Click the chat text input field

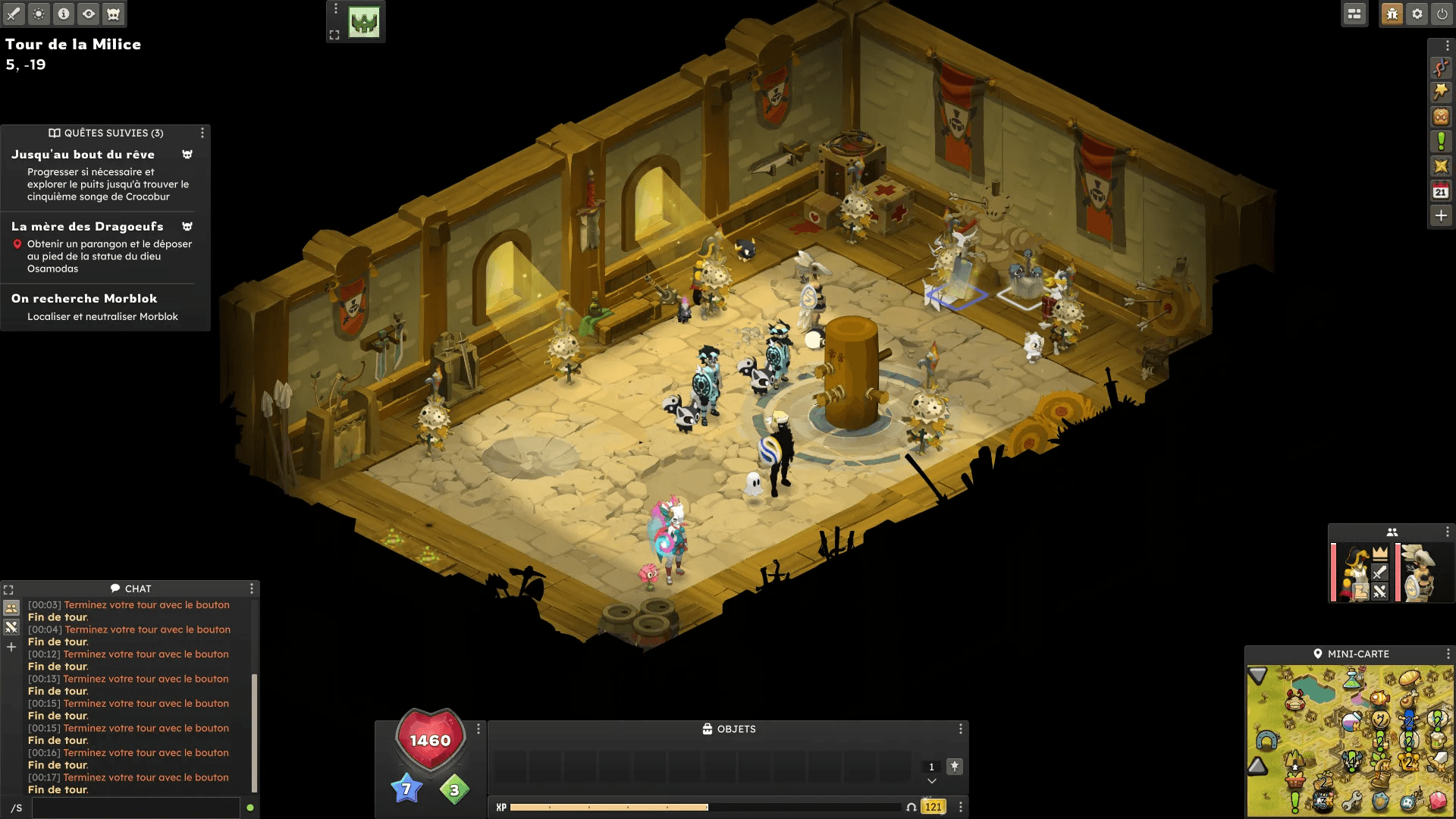(x=136, y=808)
